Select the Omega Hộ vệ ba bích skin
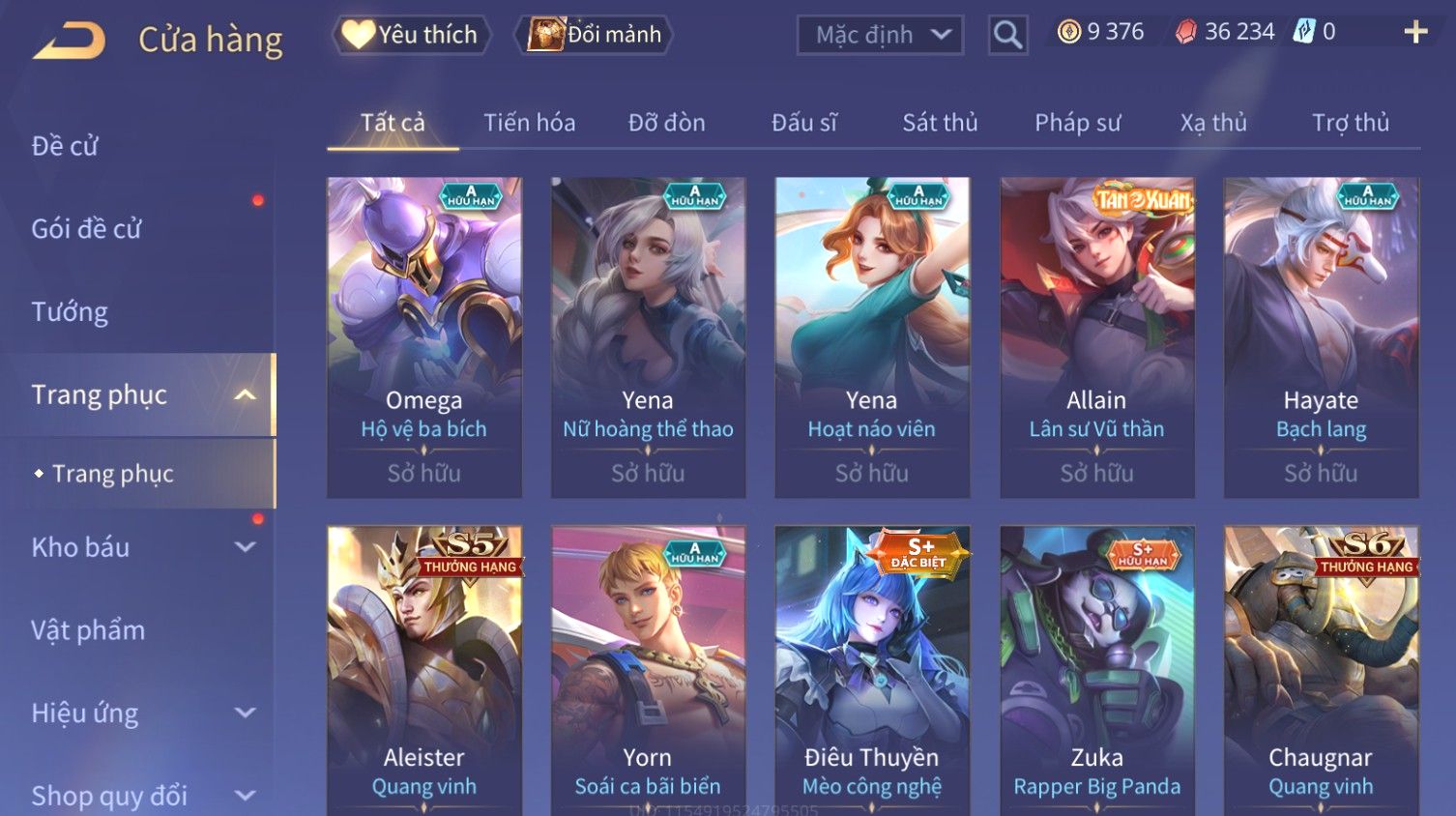 click(x=424, y=336)
